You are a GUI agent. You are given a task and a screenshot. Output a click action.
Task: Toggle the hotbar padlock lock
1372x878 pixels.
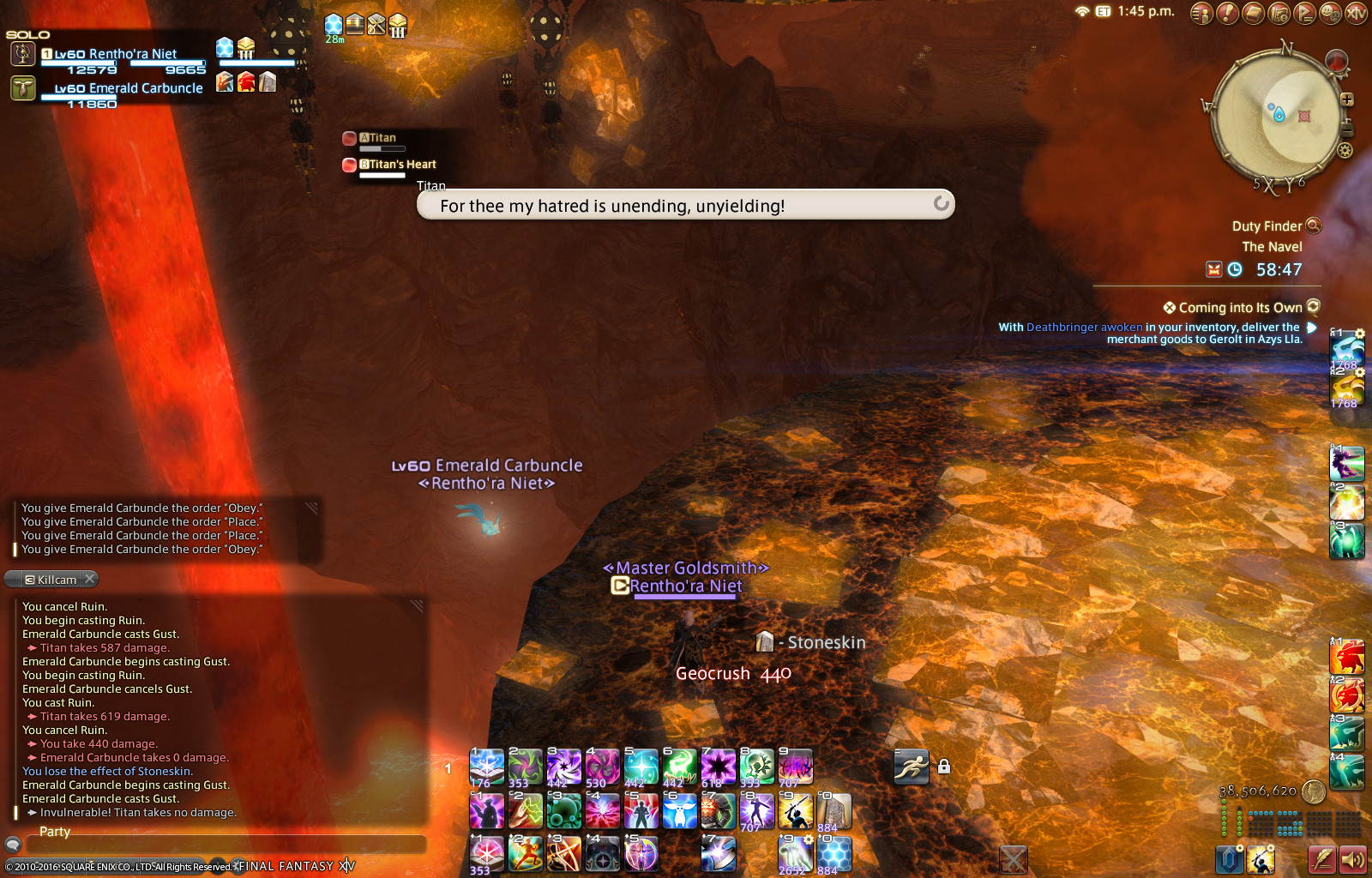pos(944,767)
